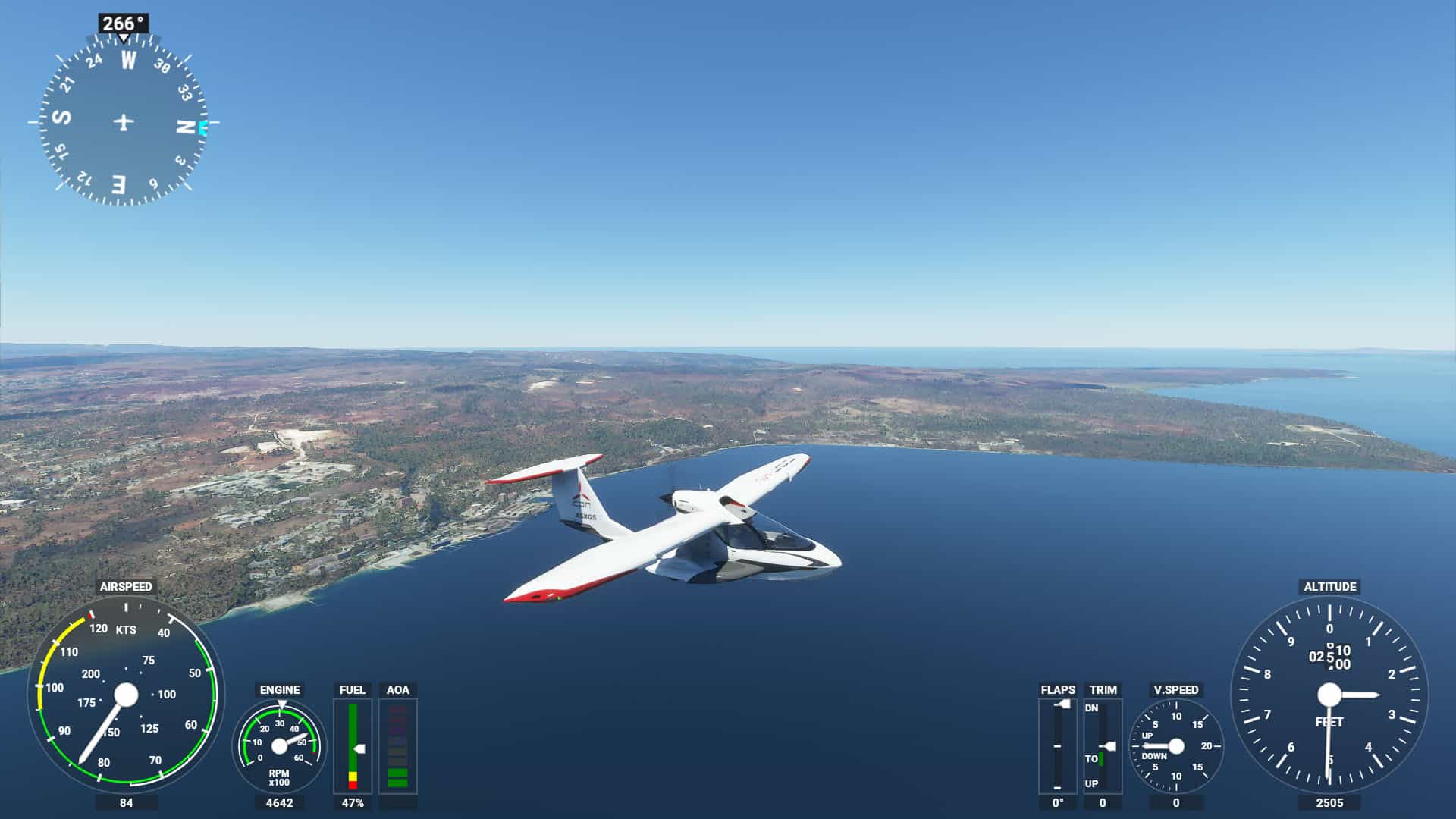Select the AIRSPEED gauge dial
Viewport: 1456px width, 819px height.
(x=126, y=694)
